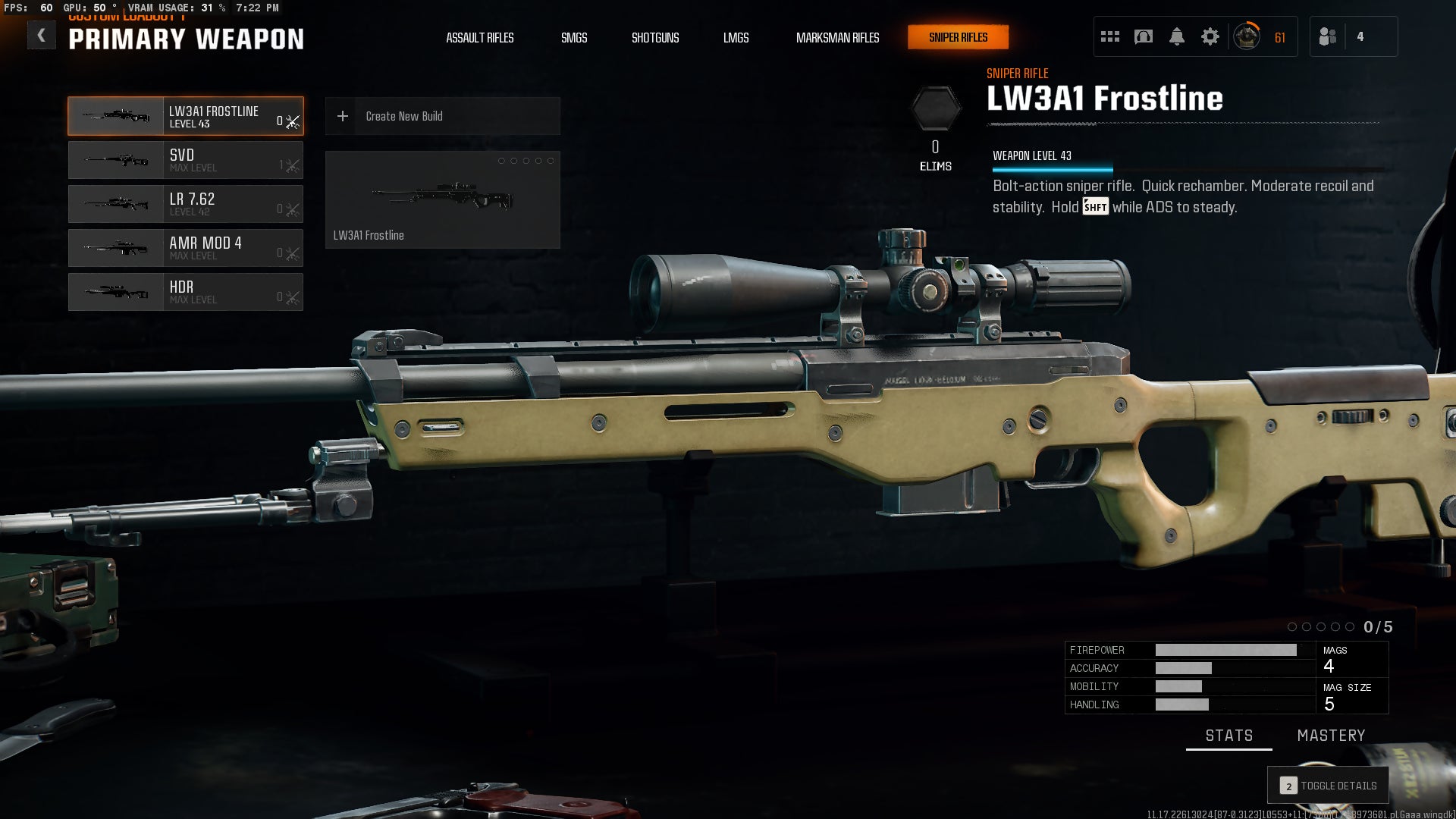Image resolution: width=1456 pixels, height=819 pixels.
Task: Switch to the Mastery tab
Action: click(x=1331, y=736)
